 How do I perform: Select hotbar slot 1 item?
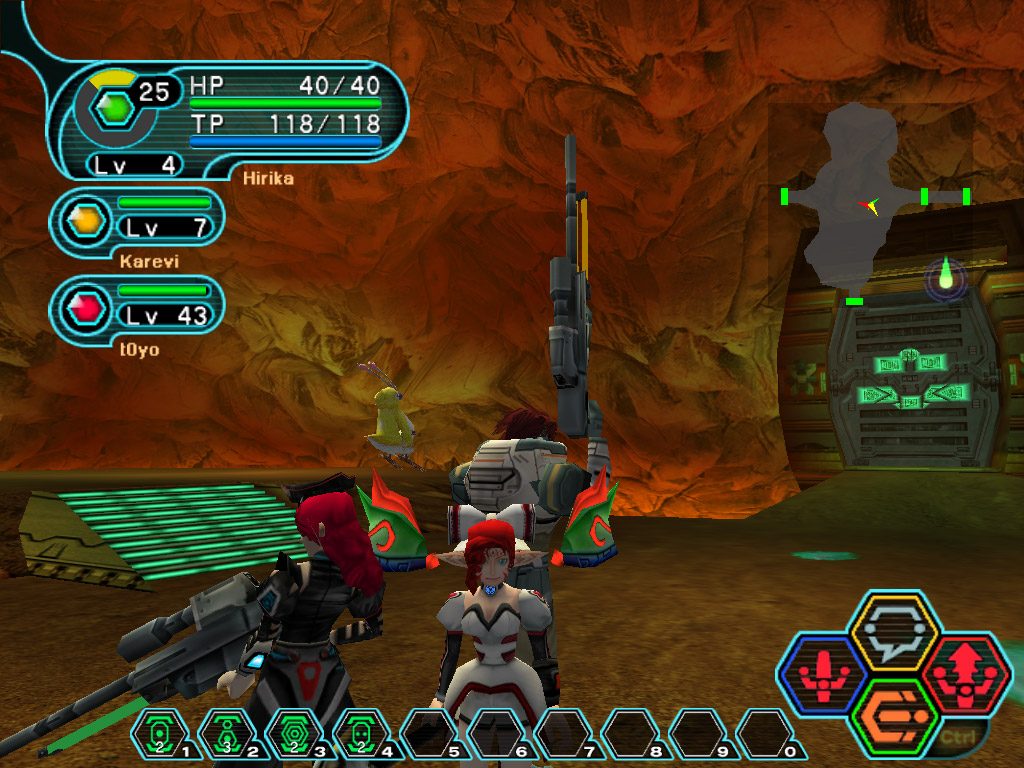point(159,735)
